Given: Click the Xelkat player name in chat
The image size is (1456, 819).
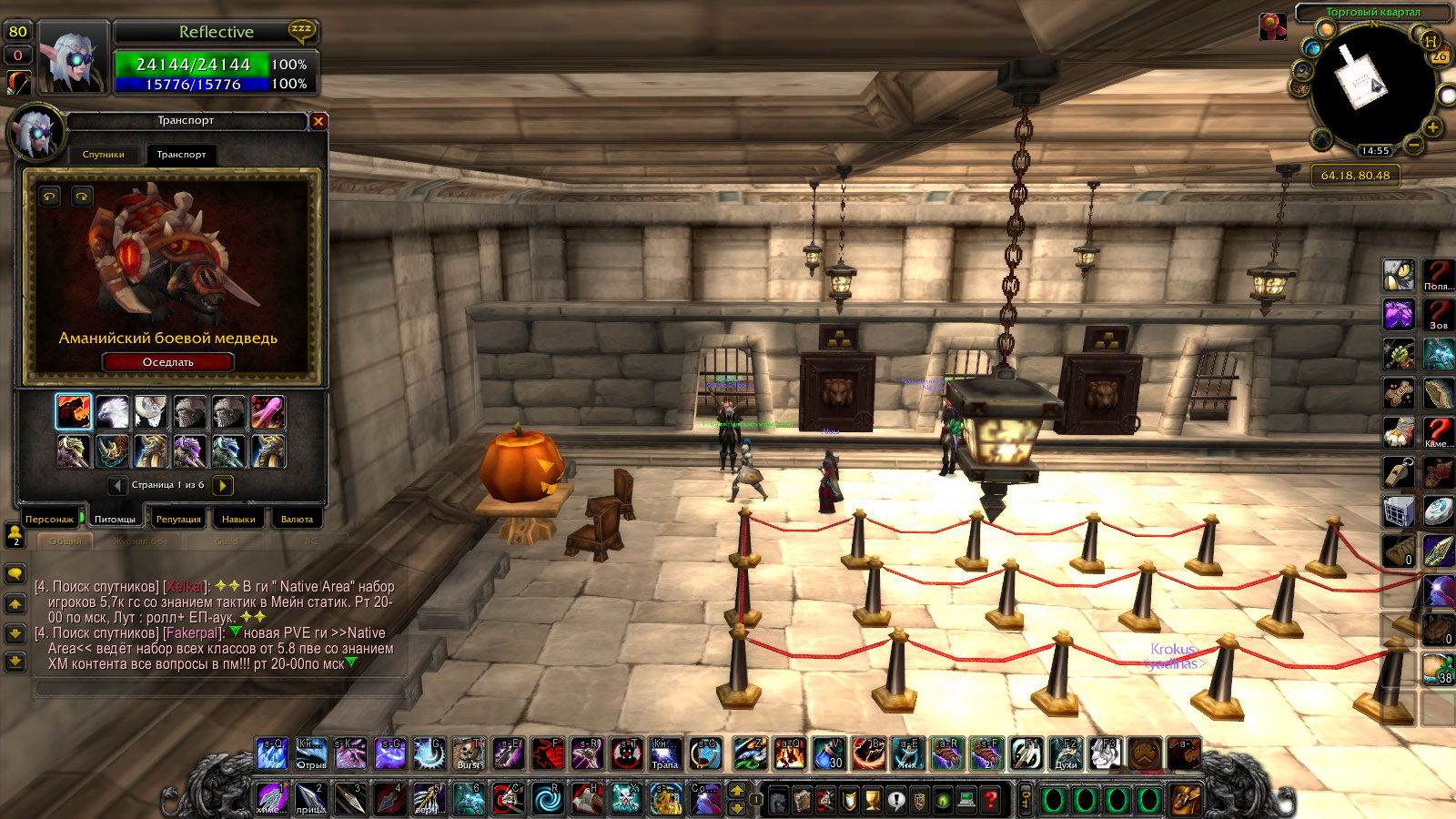Looking at the screenshot, I should (186, 587).
